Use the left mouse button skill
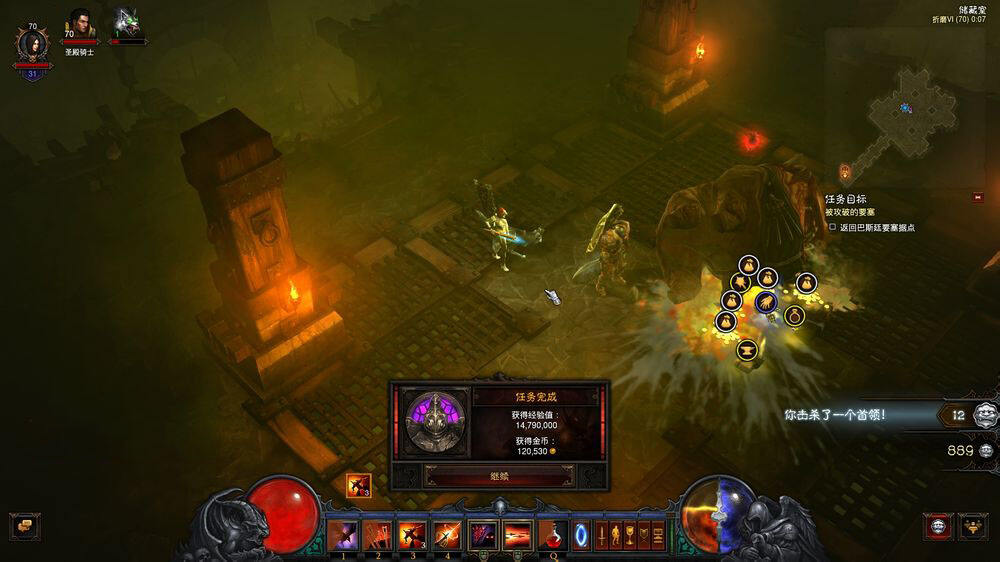The image size is (1000, 562). tap(483, 535)
